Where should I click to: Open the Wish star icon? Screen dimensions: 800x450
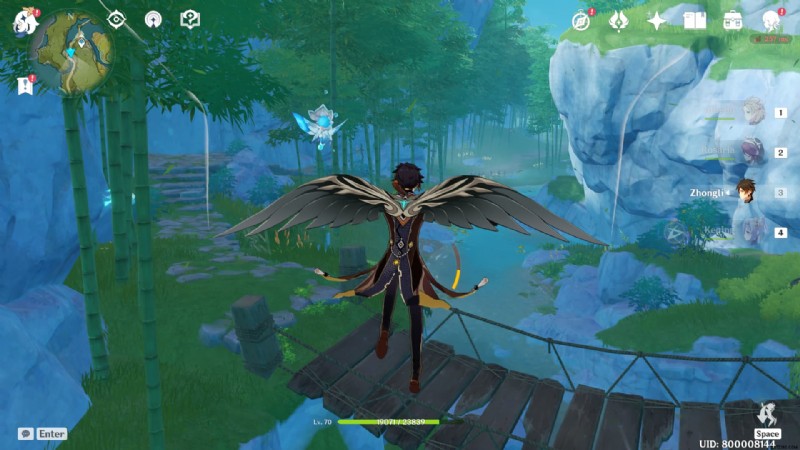pyautogui.click(x=656, y=20)
